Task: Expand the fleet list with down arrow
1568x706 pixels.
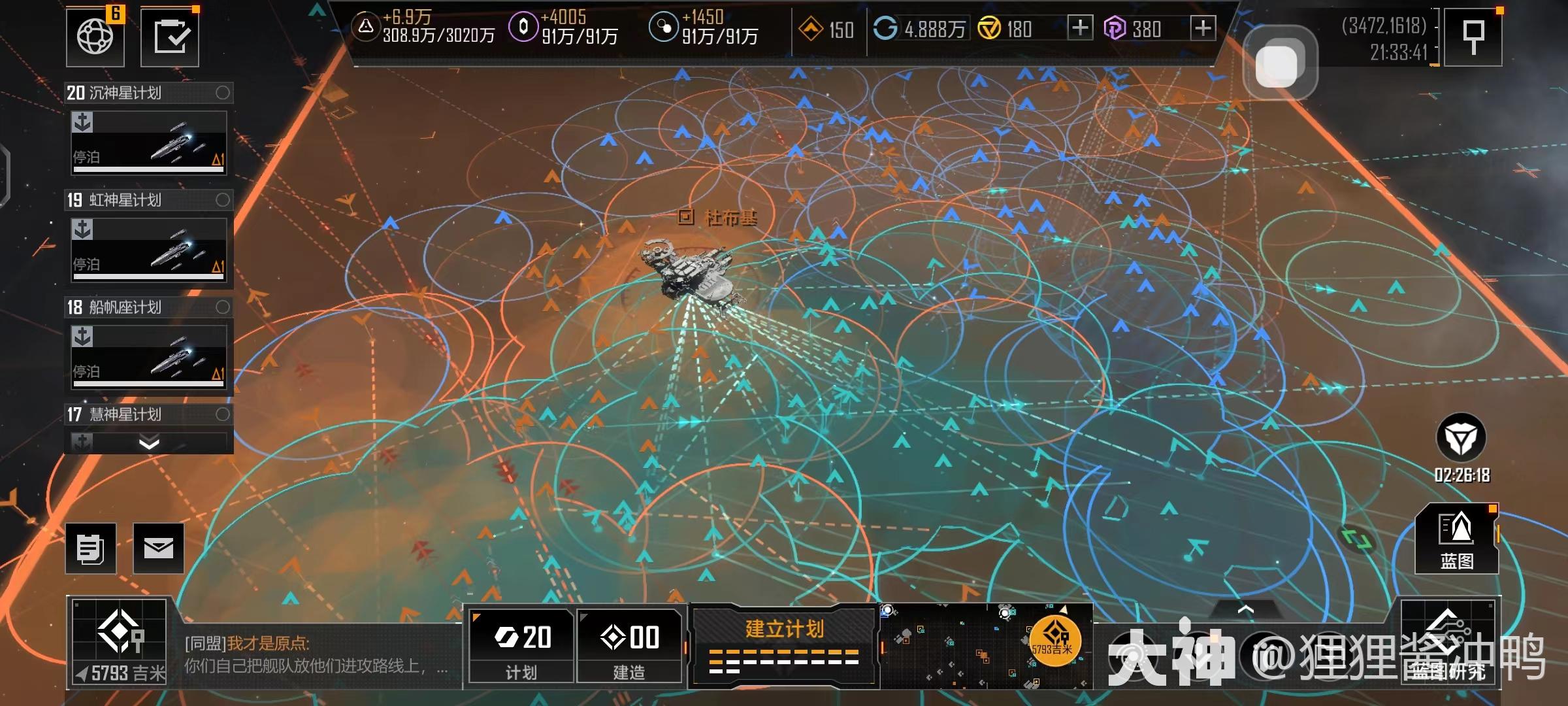Action: (x=149, y=444)
